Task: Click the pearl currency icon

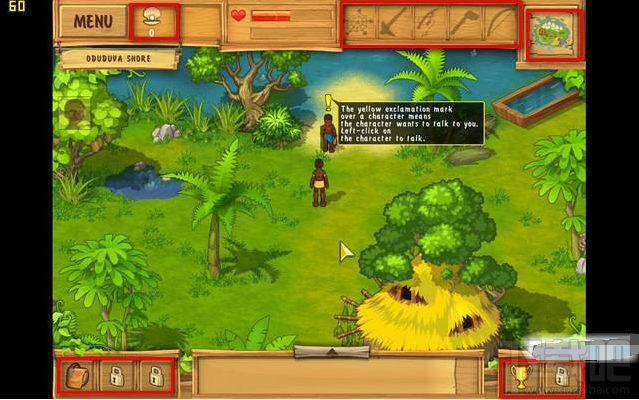Action: [x=154, y=19]
